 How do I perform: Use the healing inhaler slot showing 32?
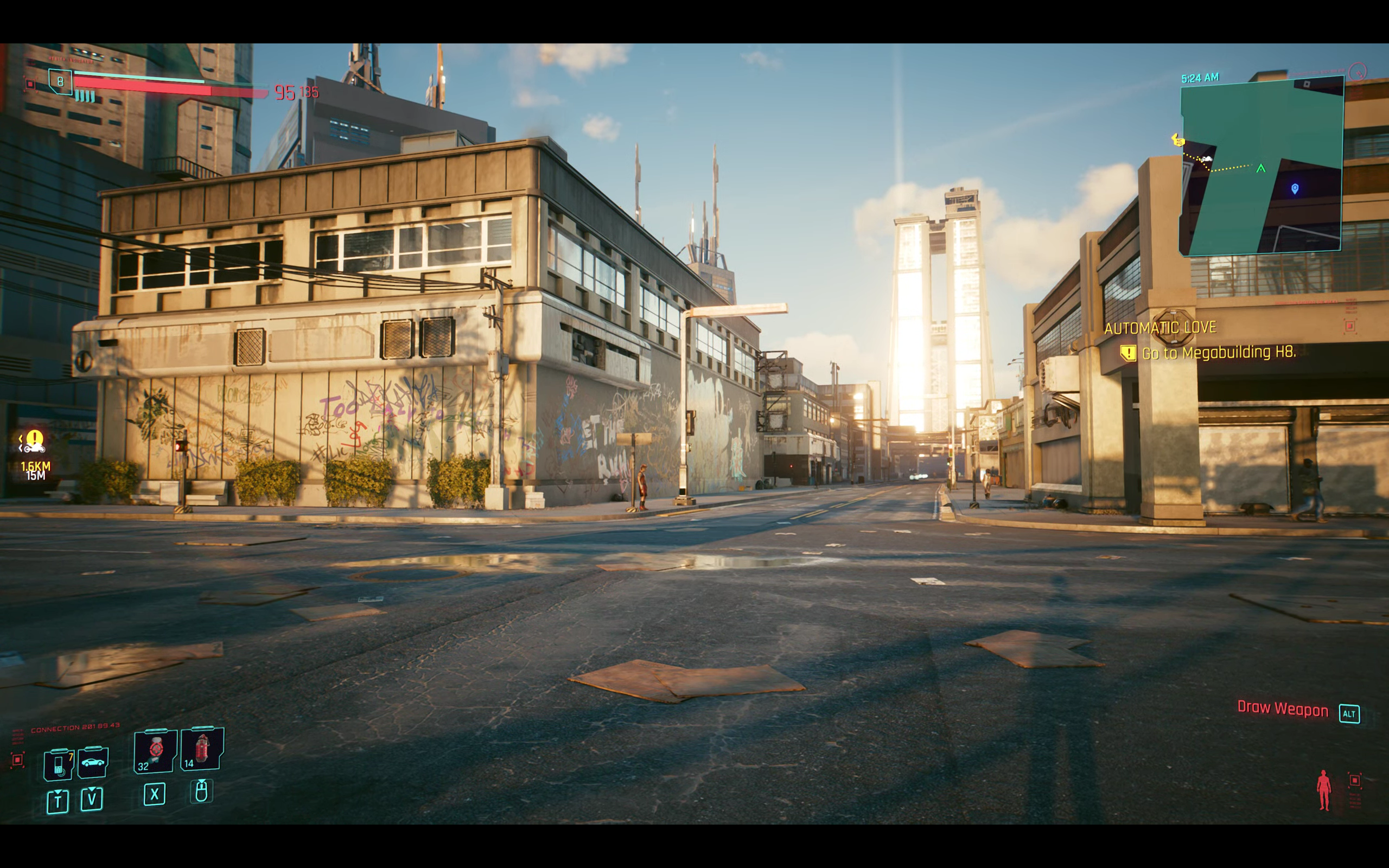(156, 750)
